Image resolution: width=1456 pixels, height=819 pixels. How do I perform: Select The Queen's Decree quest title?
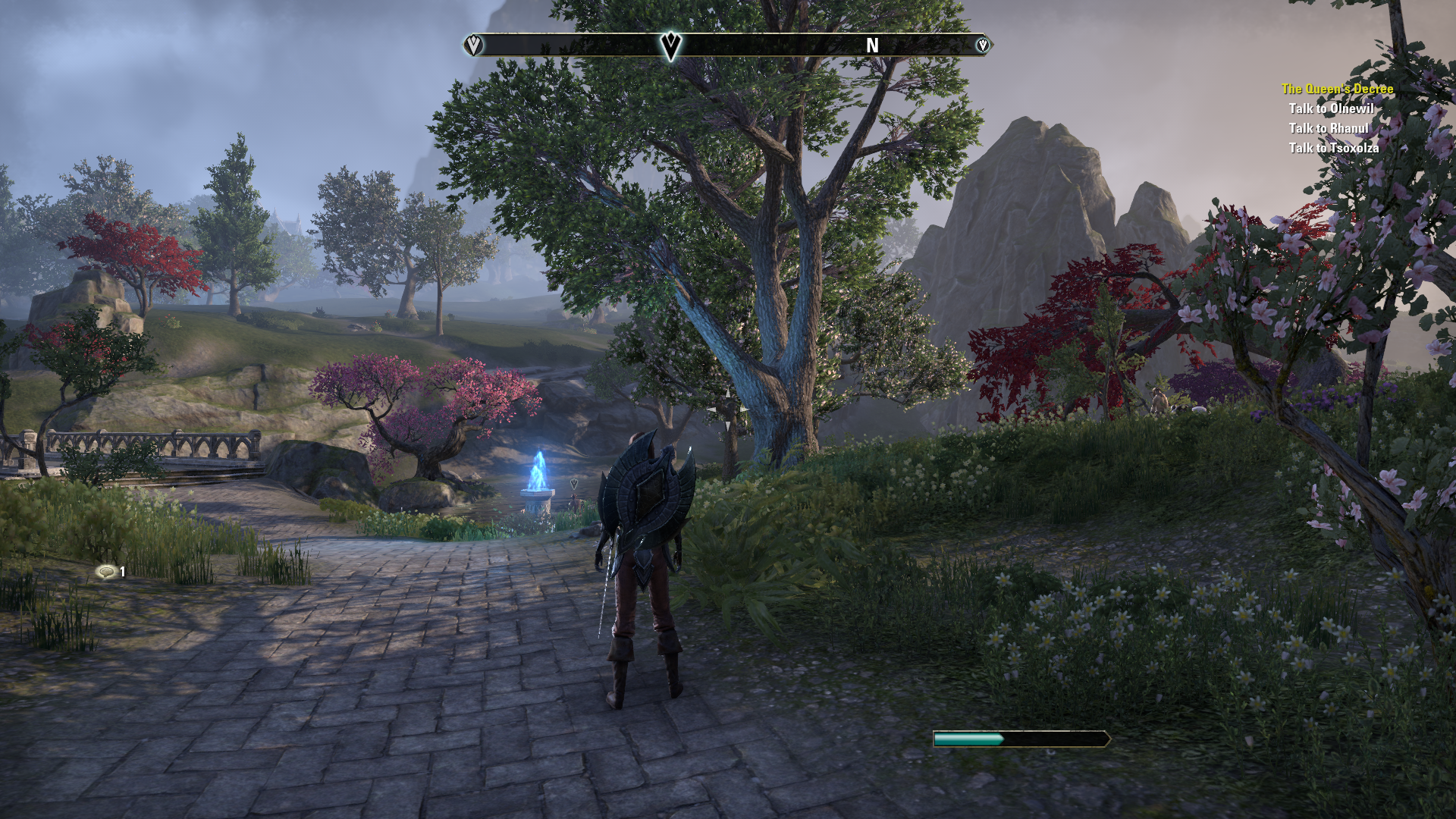tap(1337, 89)
